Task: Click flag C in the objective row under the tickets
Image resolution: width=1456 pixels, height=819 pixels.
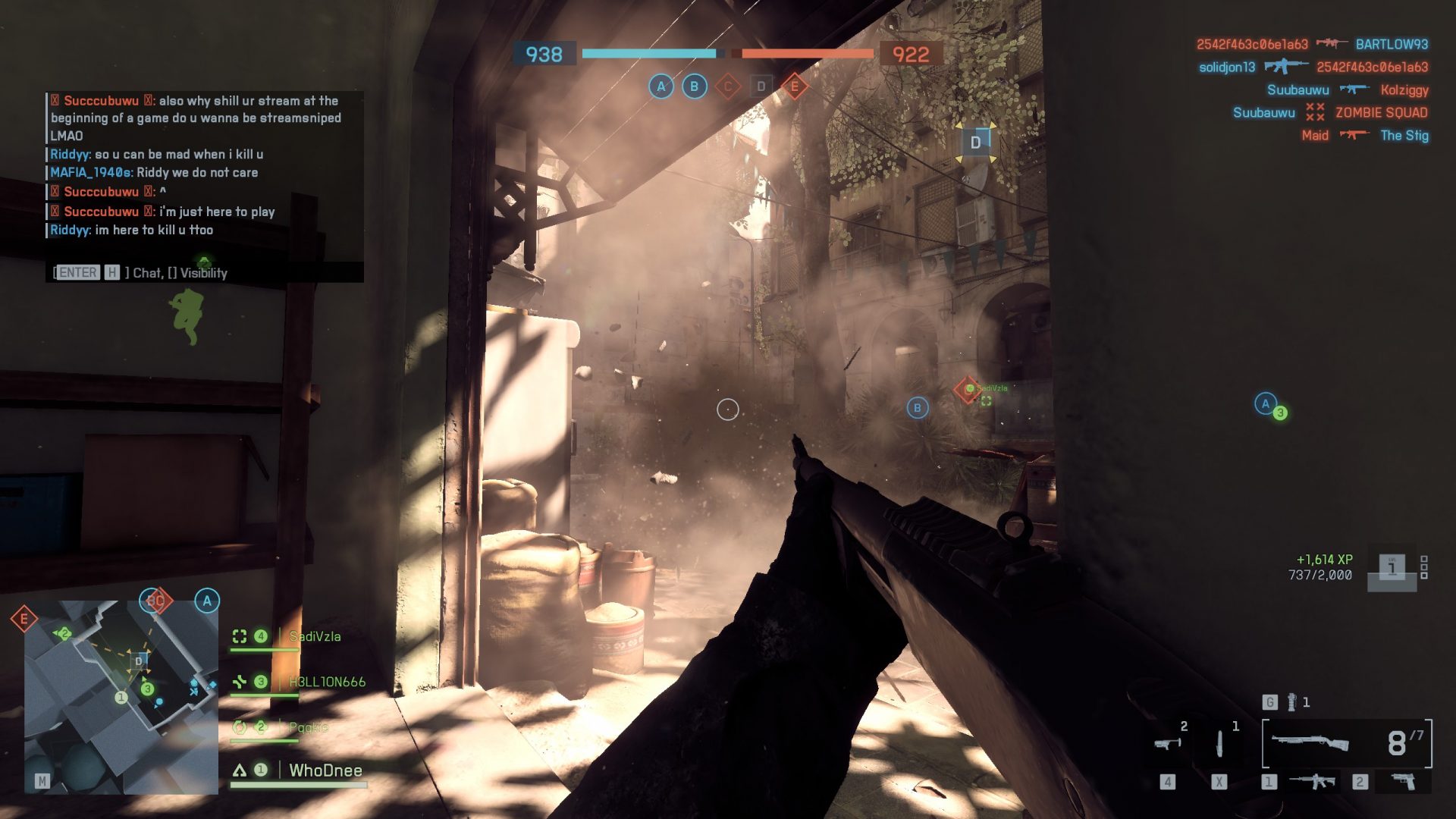Action: (x=727, y=86)
